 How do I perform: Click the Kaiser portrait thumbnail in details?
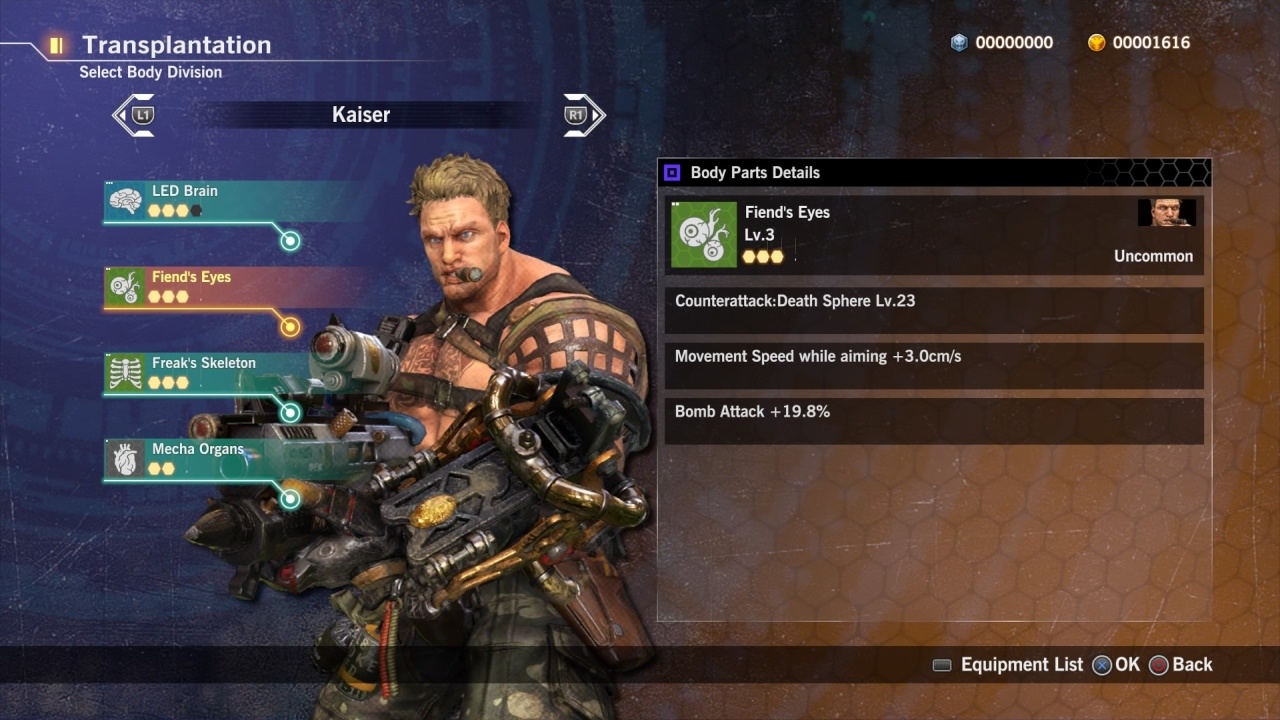click(x=1166, y=212)
